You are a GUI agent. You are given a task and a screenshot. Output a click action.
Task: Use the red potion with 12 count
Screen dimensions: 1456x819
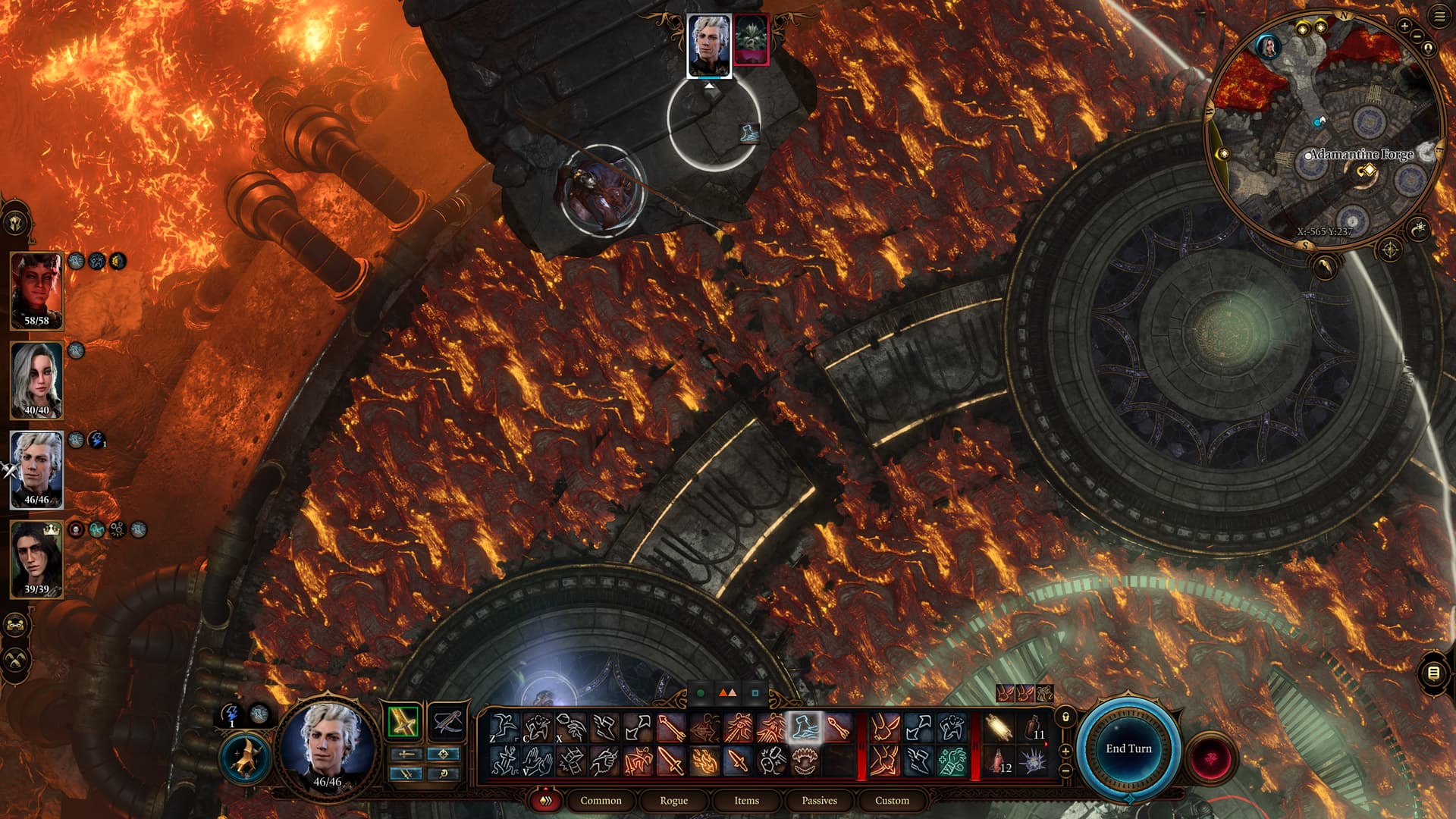click(999, 761)
